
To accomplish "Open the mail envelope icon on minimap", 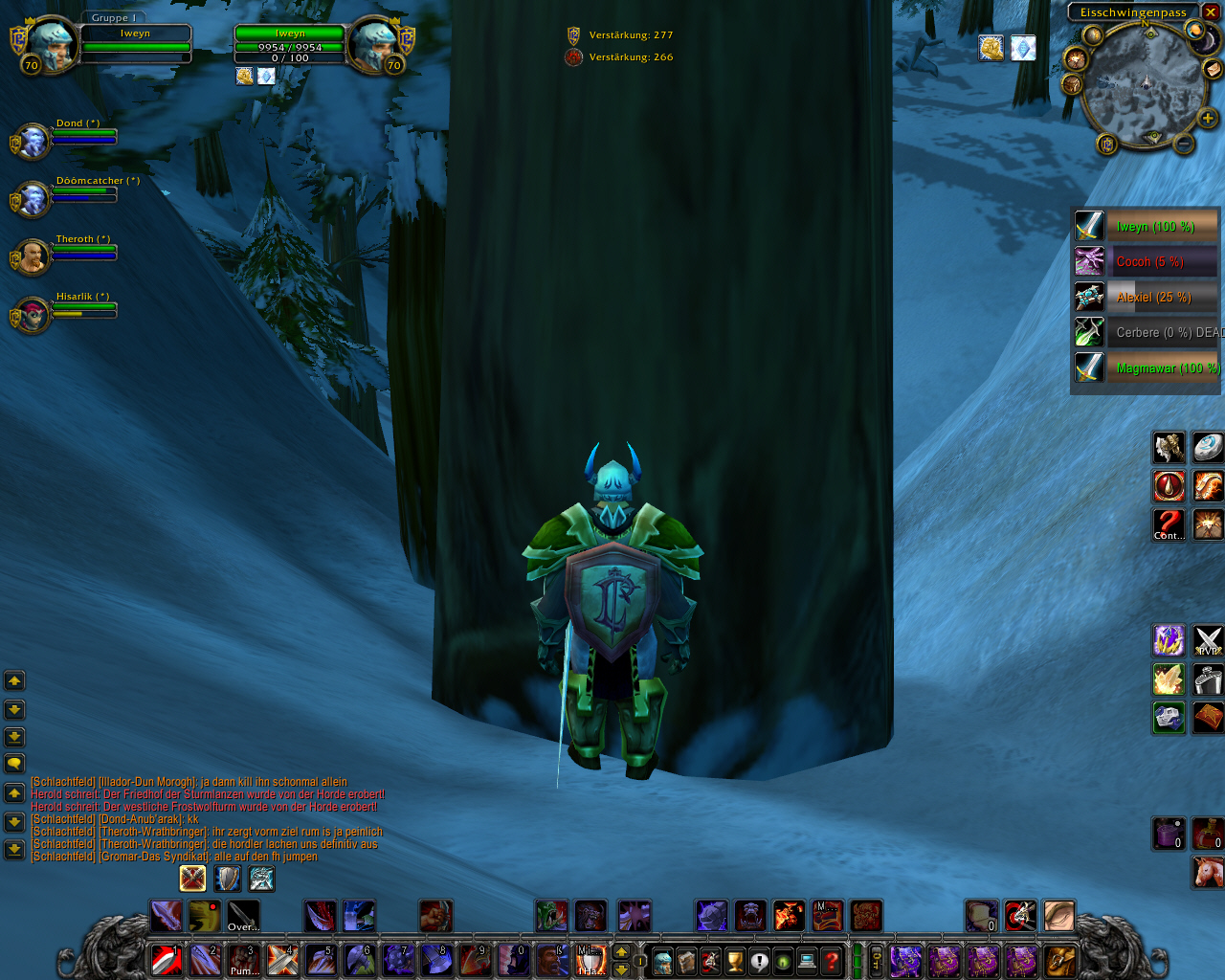I will pyautogui.click(x=1213, y=68).
